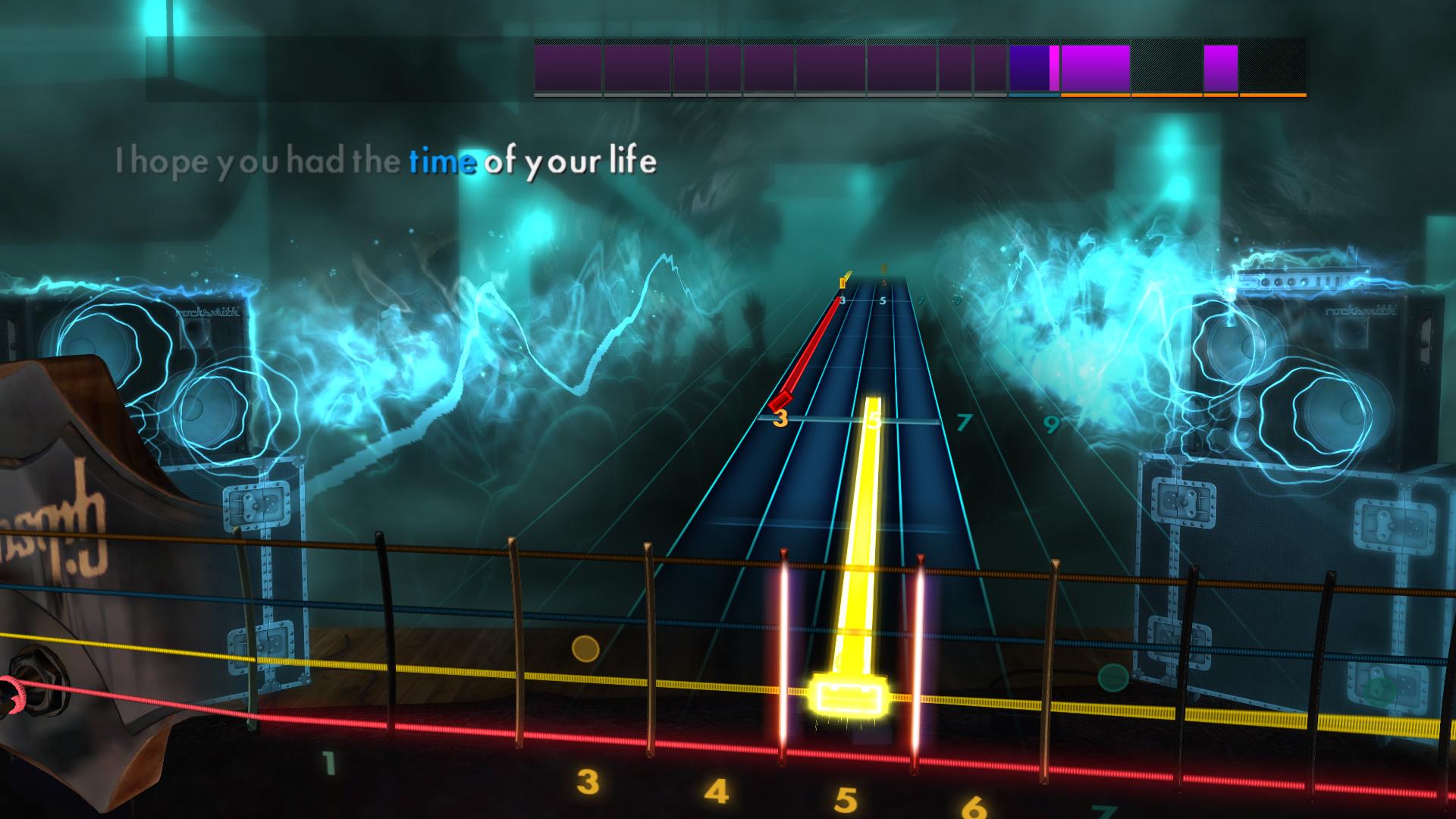
Task: Toggle the highlighted word 'time' in the lyrics
Action: pos(441,160)
